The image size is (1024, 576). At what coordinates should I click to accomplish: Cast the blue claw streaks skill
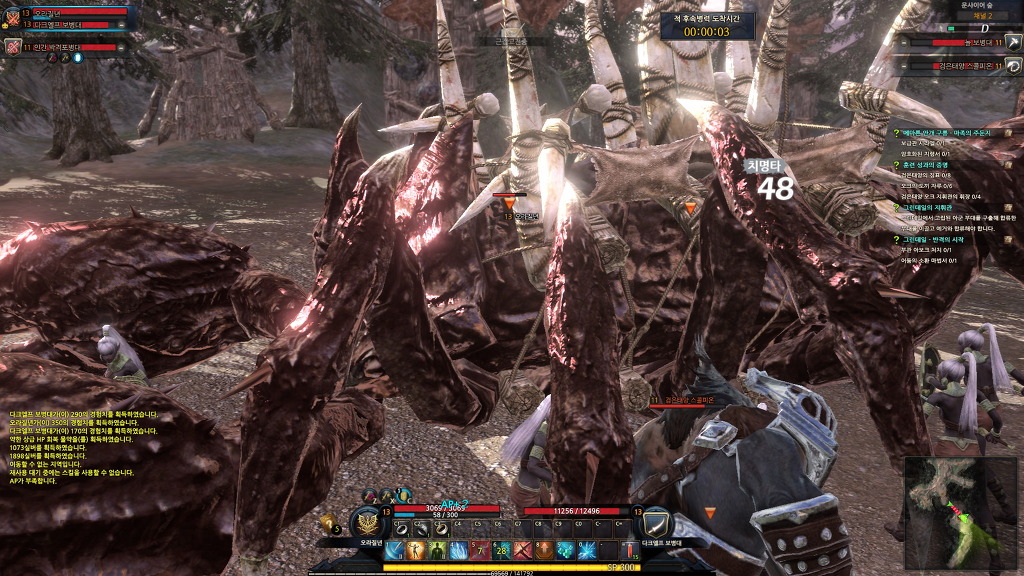pos(459,551)
